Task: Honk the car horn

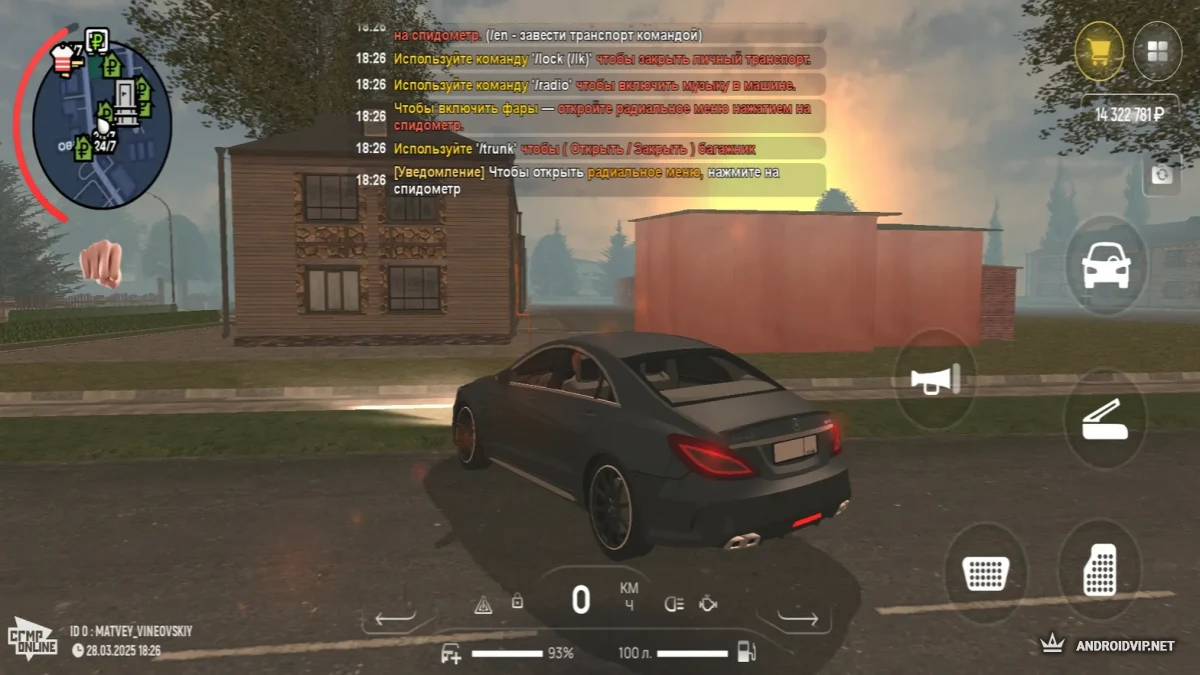Action: tap(935, 379)
